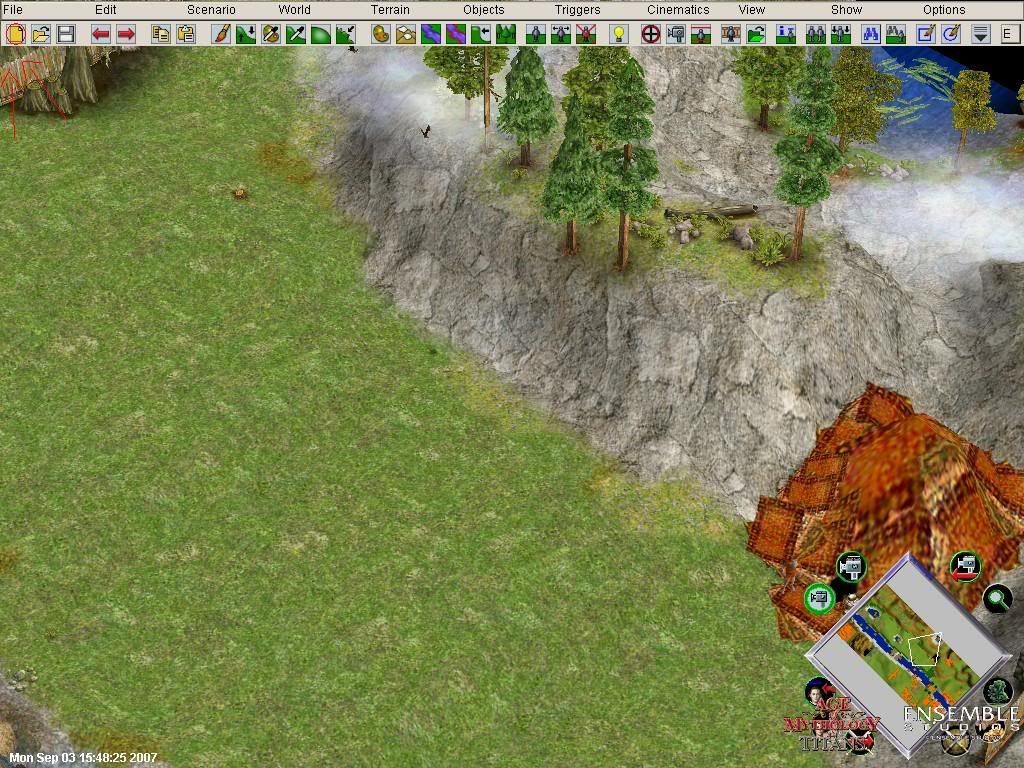This screenshot has width=1024, height=768.
Task: Click the tree icon beside the minimap
Action: (997, 691)
